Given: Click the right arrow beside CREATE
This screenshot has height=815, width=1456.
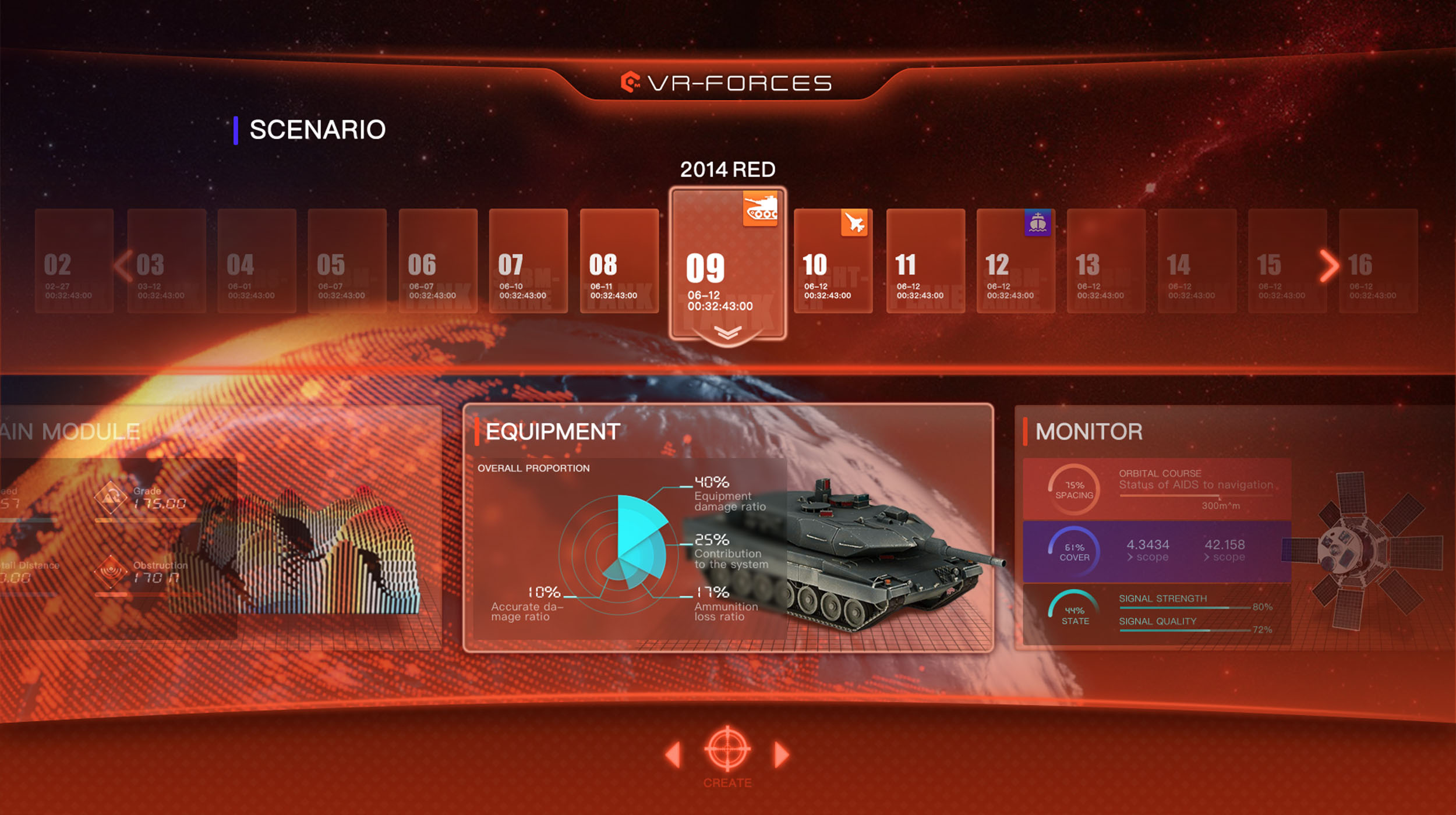Looking at the screenshot, I should pyautogui.click(x=782, y=754).
